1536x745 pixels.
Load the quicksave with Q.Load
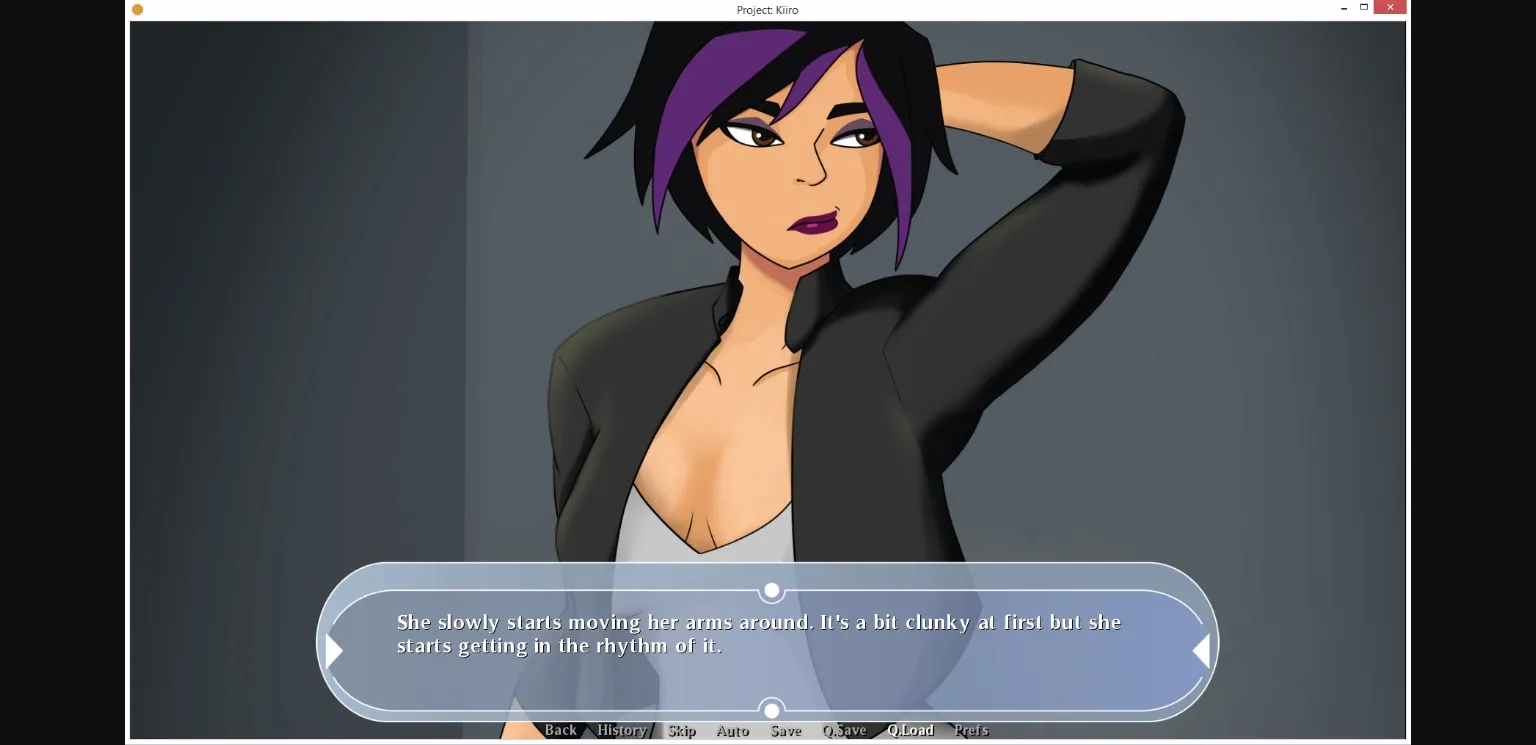(910, 730)
